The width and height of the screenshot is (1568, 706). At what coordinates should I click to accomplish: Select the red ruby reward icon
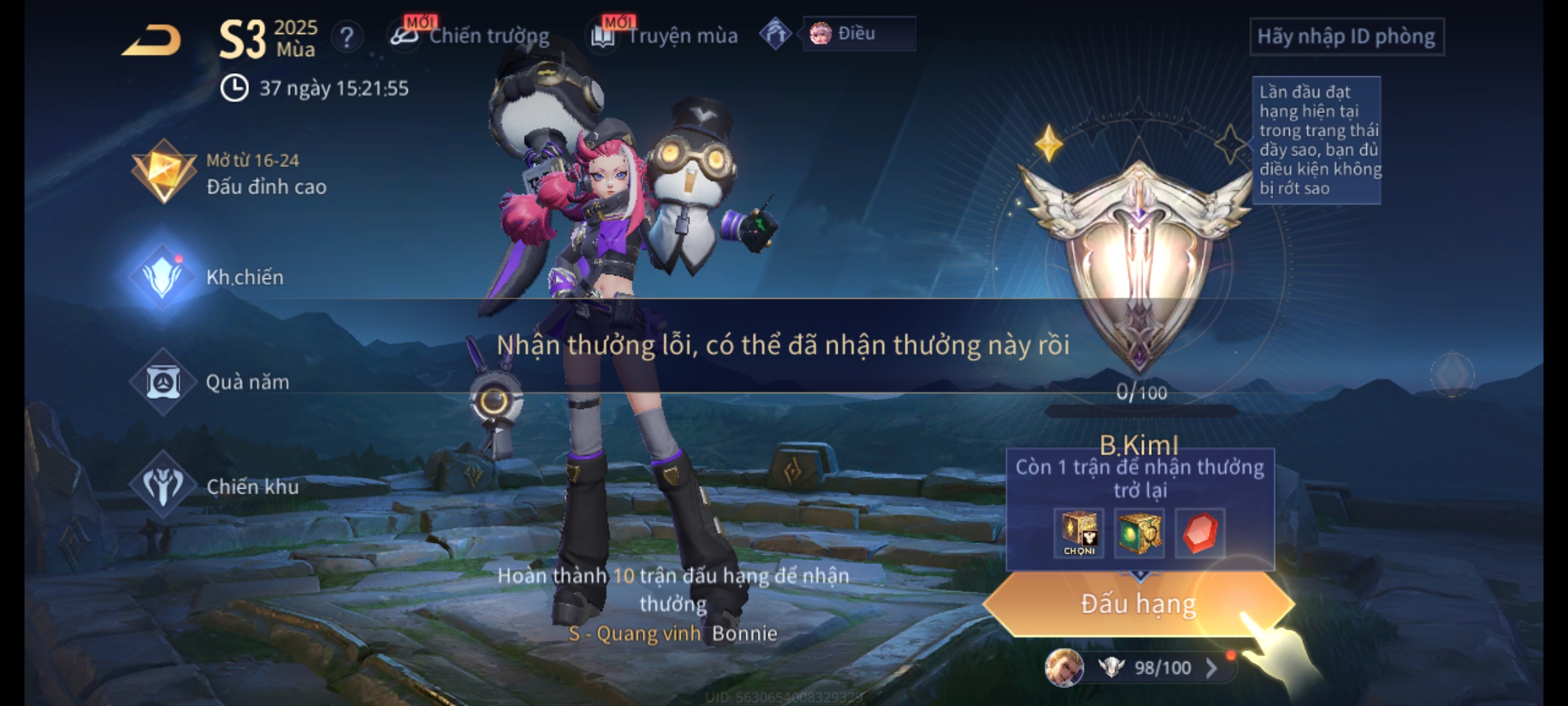pyautogui.click(x=1200, y=533)
